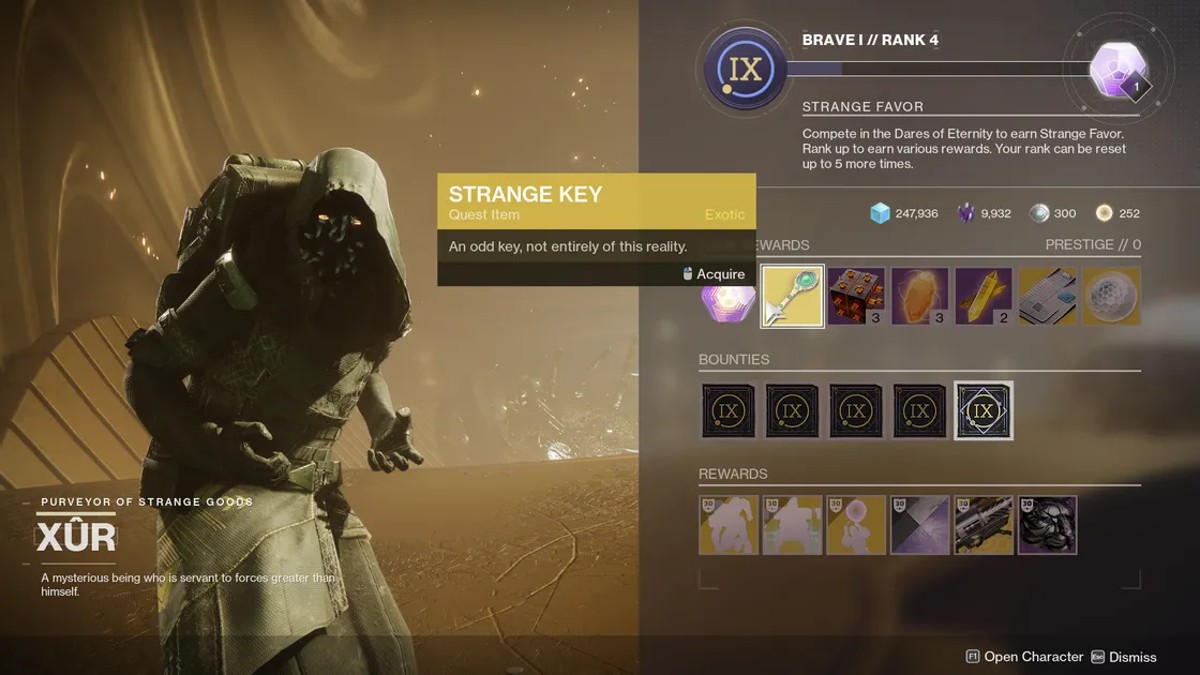Pick the pink orb emote reward
Viewport: 1200px width, 675px height.
point(856,525)
